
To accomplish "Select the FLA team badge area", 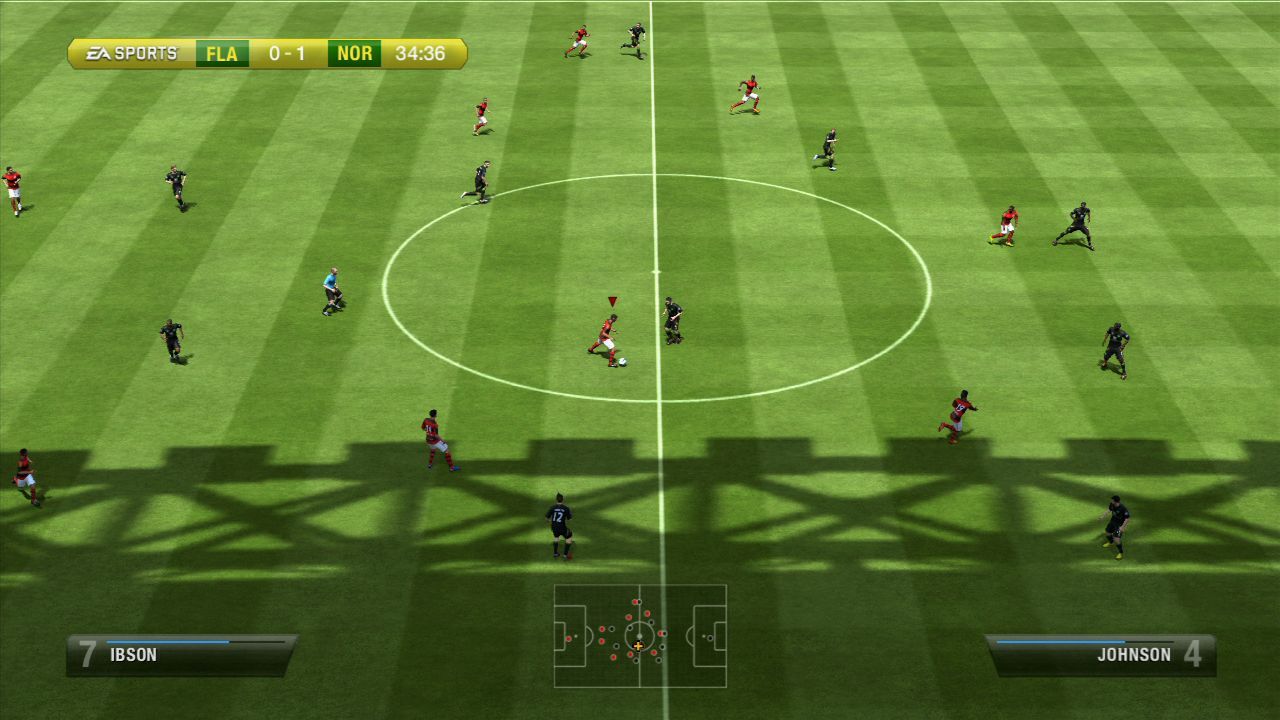I will [220, 53].
